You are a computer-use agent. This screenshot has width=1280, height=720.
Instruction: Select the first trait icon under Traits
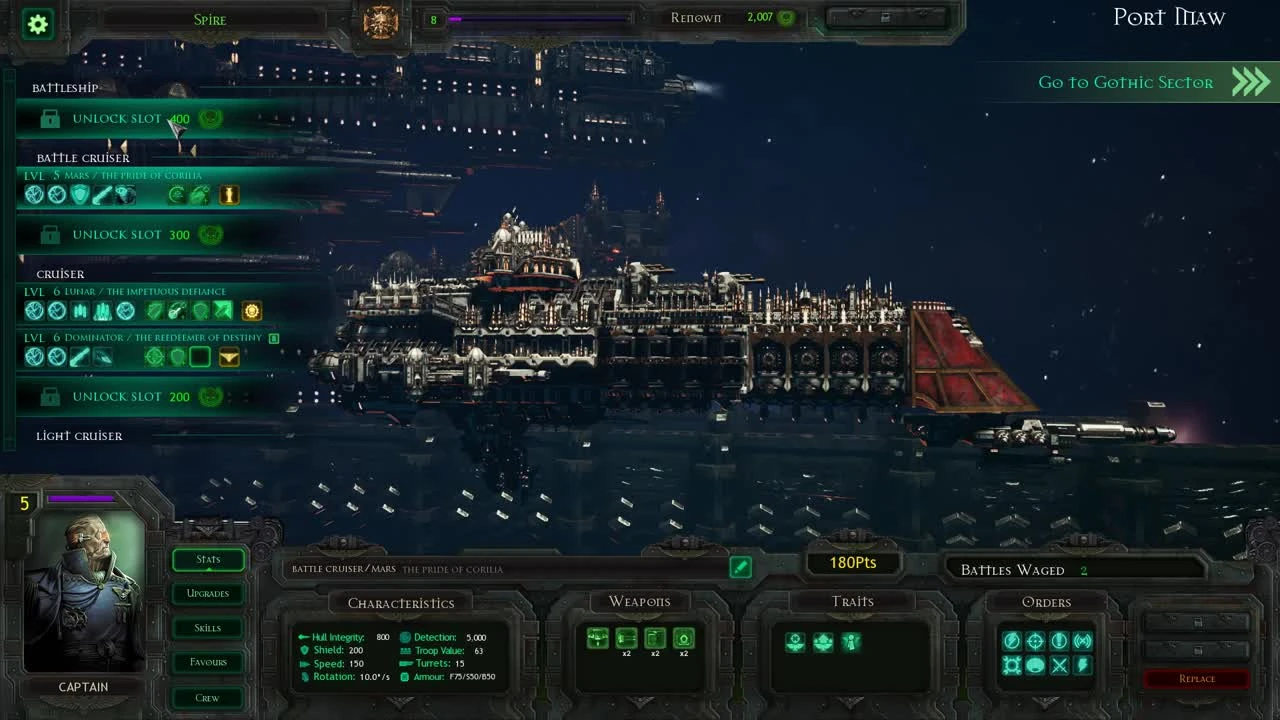click(795, 642)
